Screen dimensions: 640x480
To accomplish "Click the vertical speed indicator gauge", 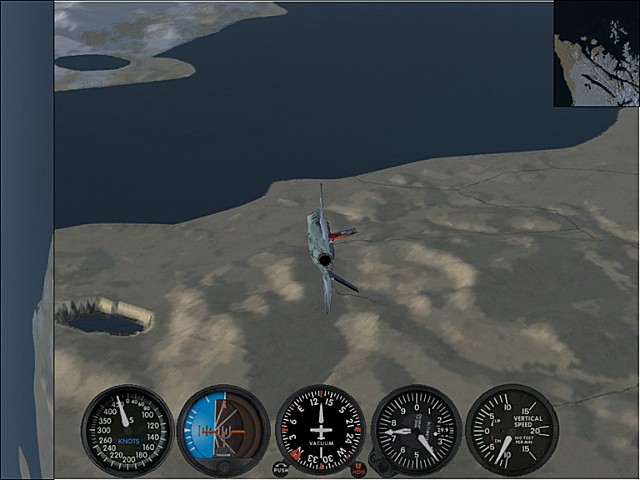I will (511, 430).
